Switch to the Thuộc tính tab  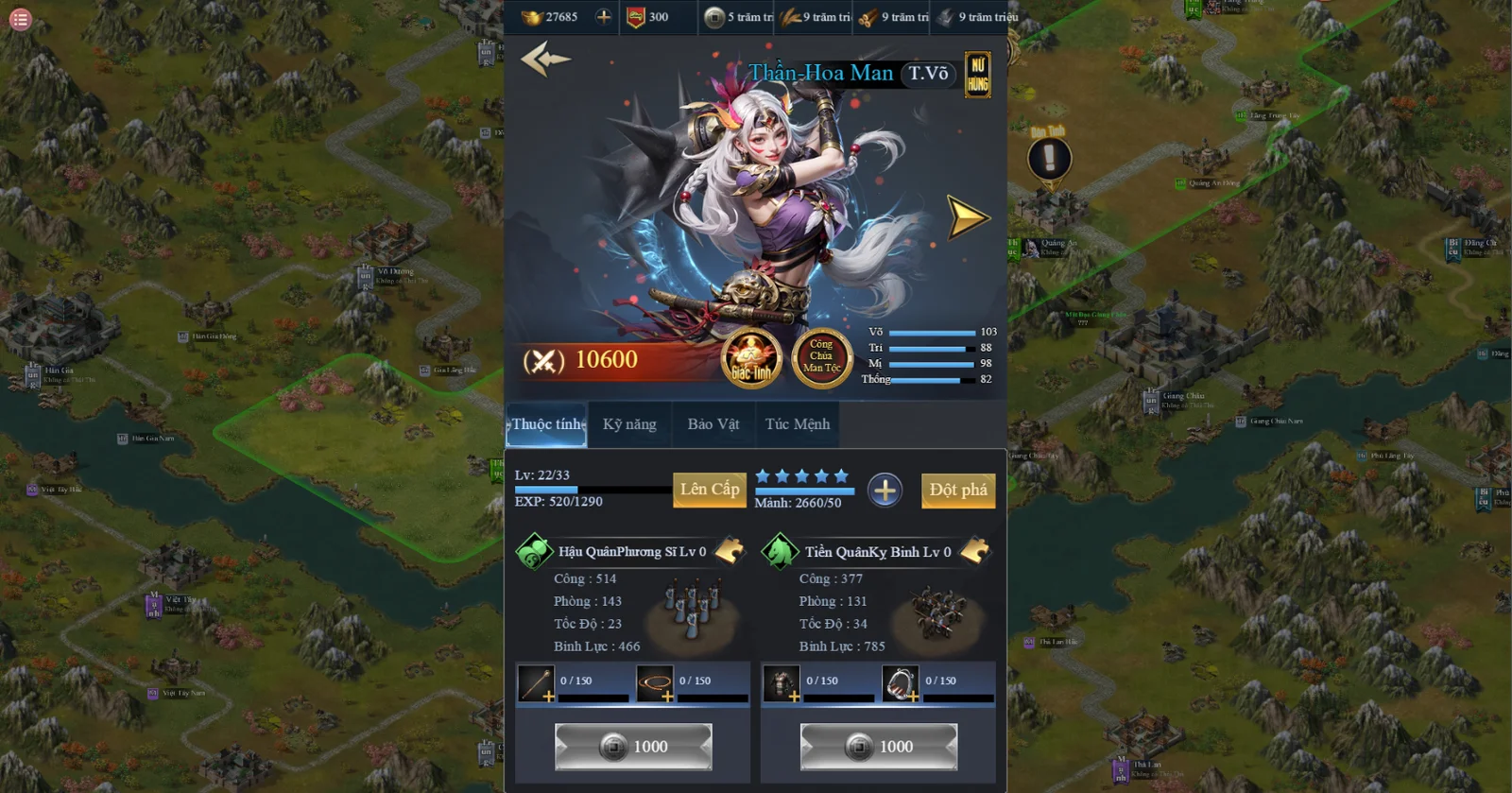tap(548, 424)
